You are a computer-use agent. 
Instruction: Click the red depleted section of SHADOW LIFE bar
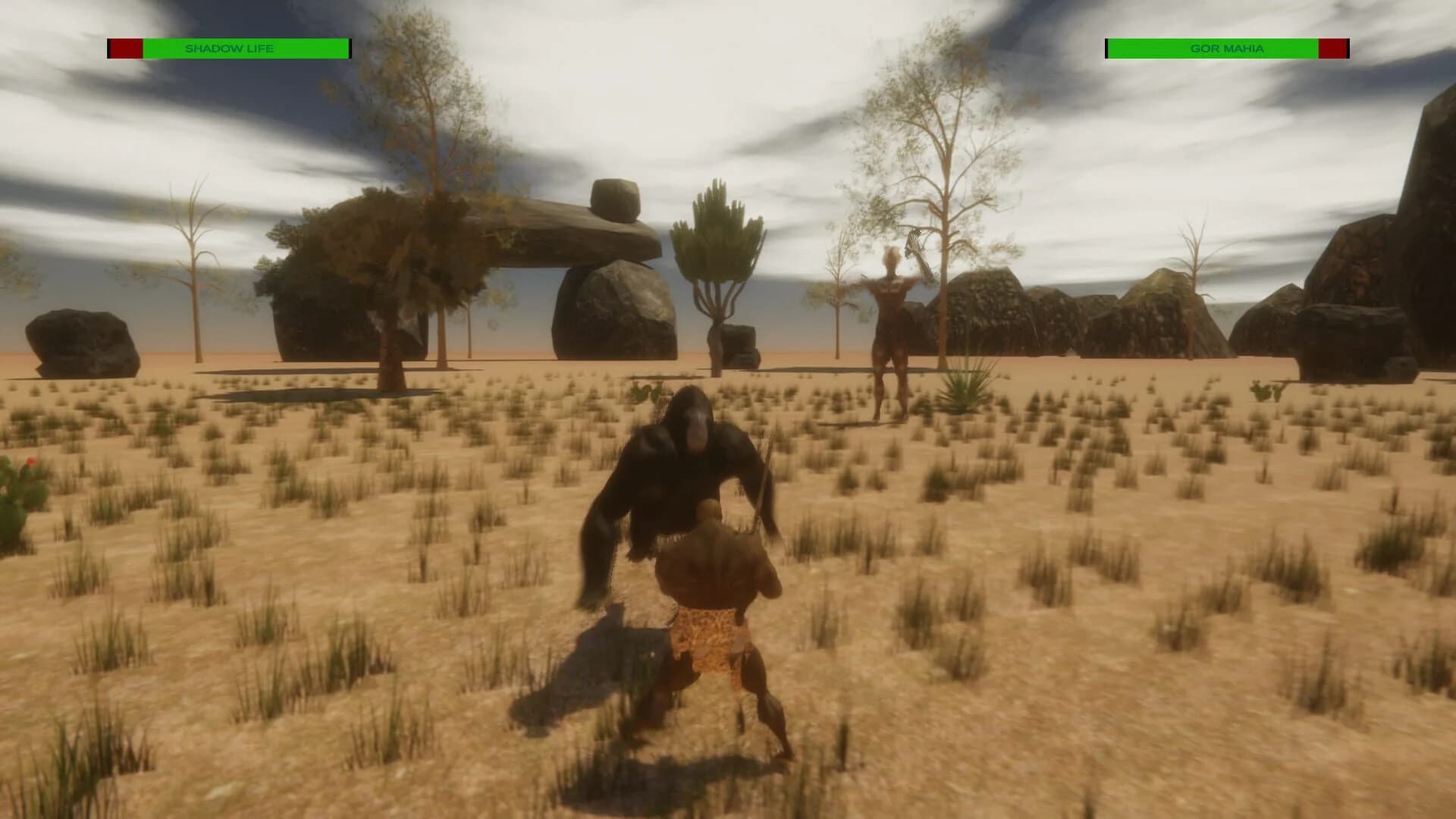125,48
